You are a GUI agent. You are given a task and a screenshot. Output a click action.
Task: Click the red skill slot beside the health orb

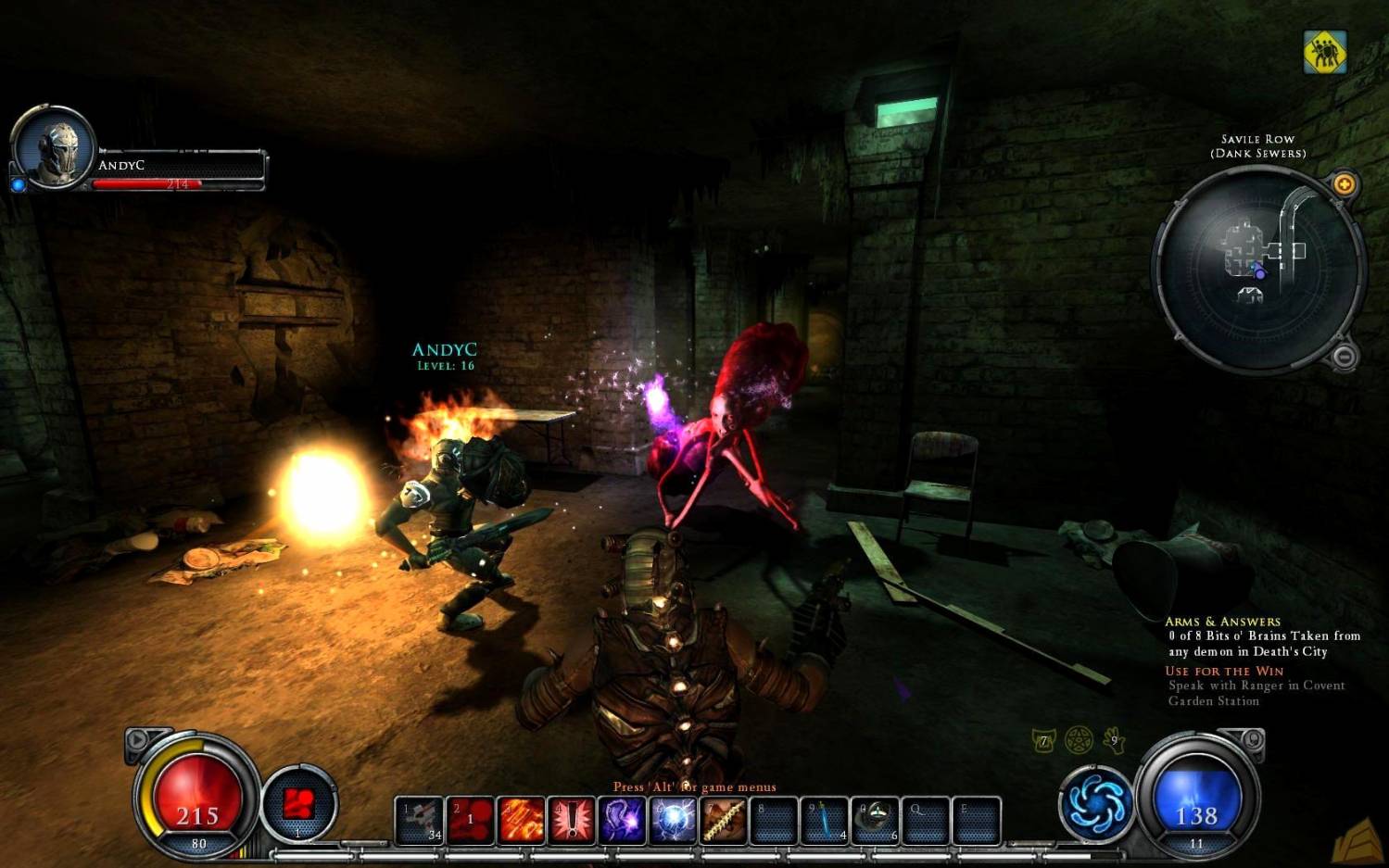[x=298, y=804]
